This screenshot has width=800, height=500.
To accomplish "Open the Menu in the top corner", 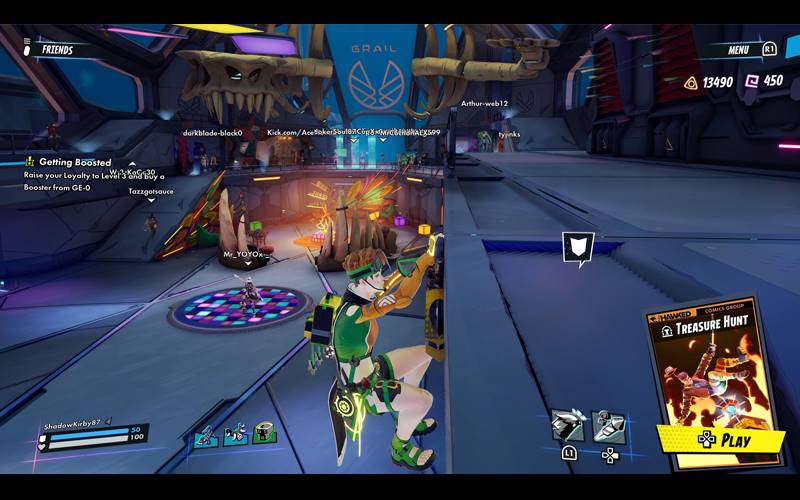I will [739, 48].
